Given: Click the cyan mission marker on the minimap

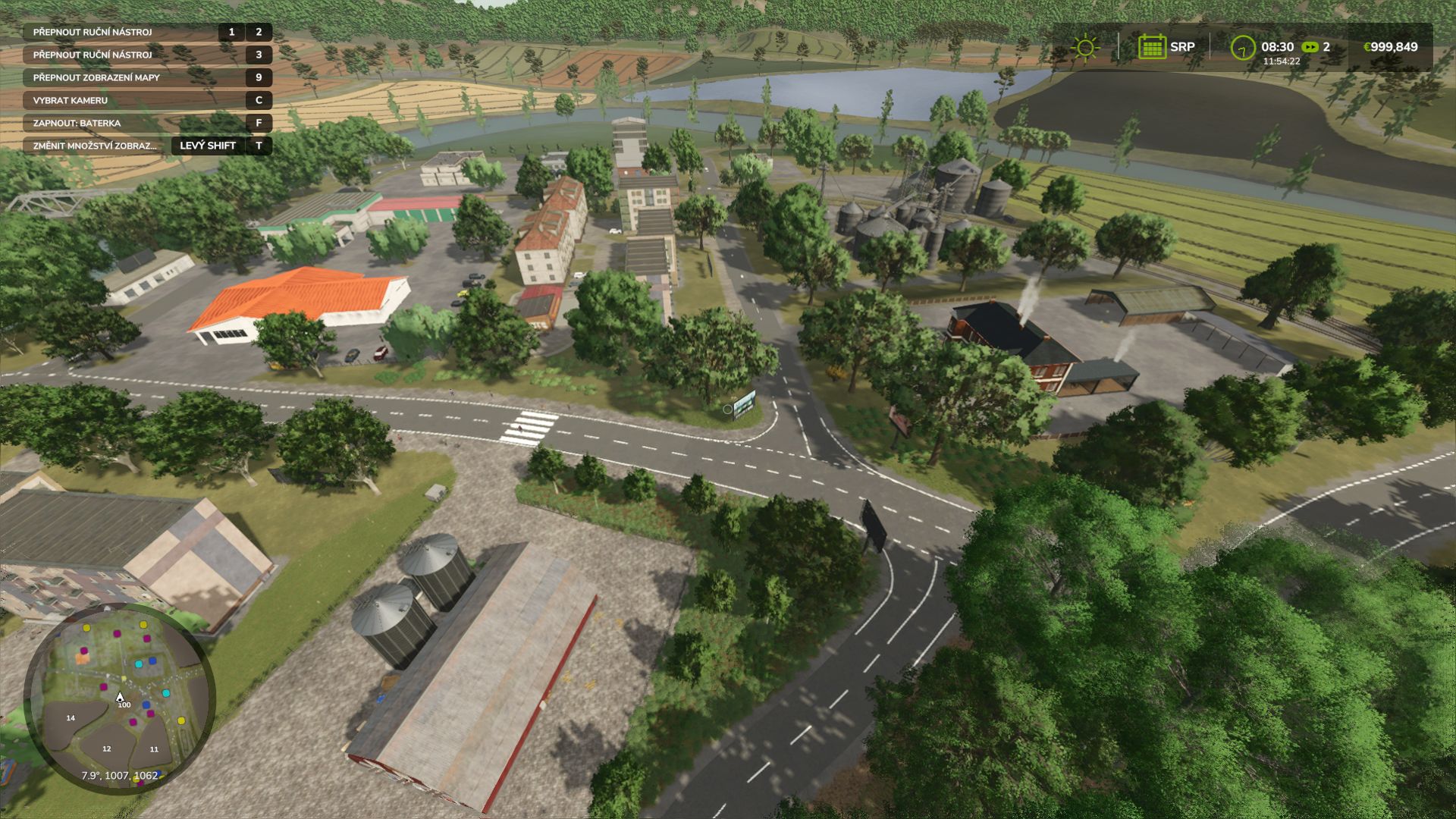Looking at the screenshot, I should point(139,665).
